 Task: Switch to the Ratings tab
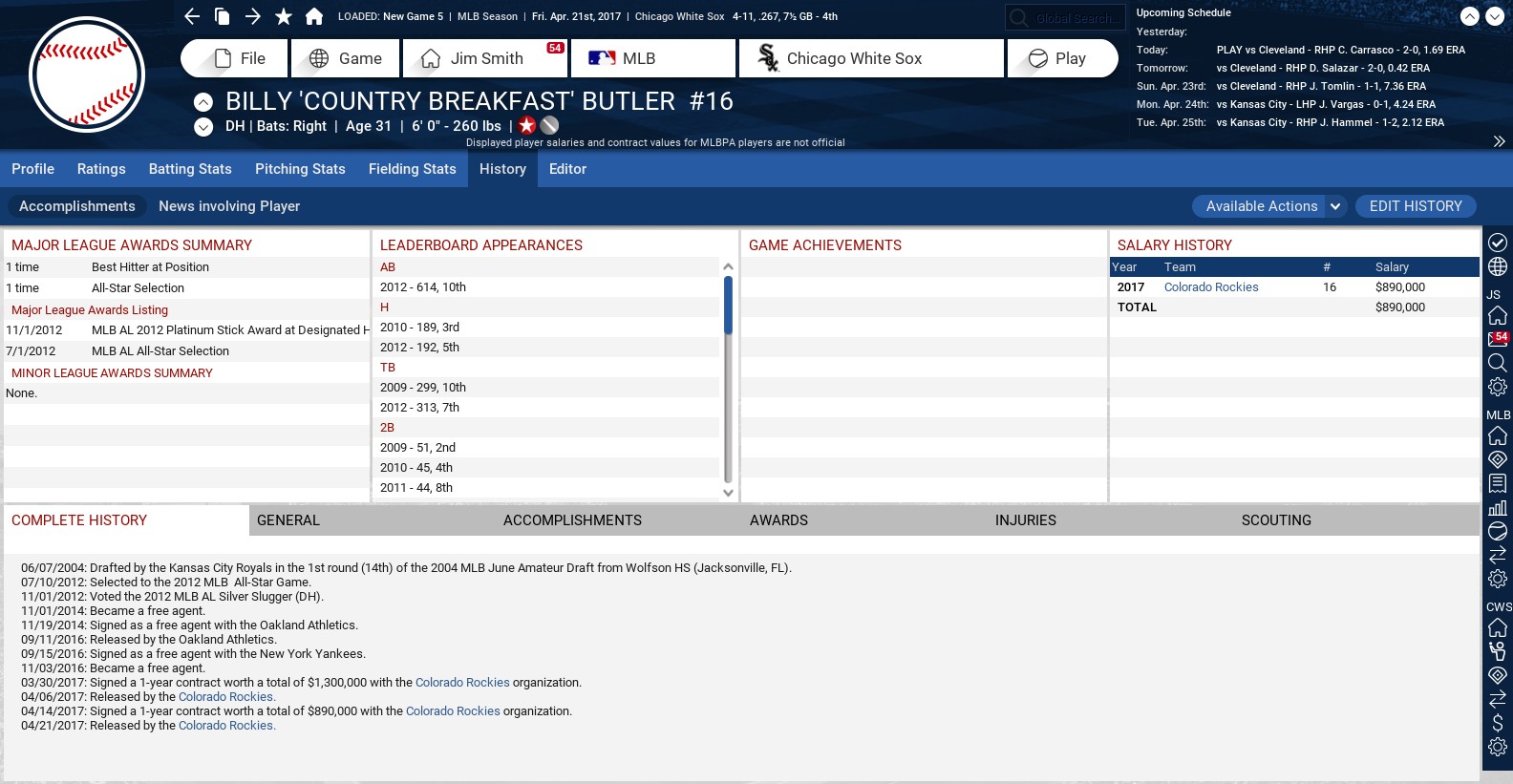tap(101, 169)
